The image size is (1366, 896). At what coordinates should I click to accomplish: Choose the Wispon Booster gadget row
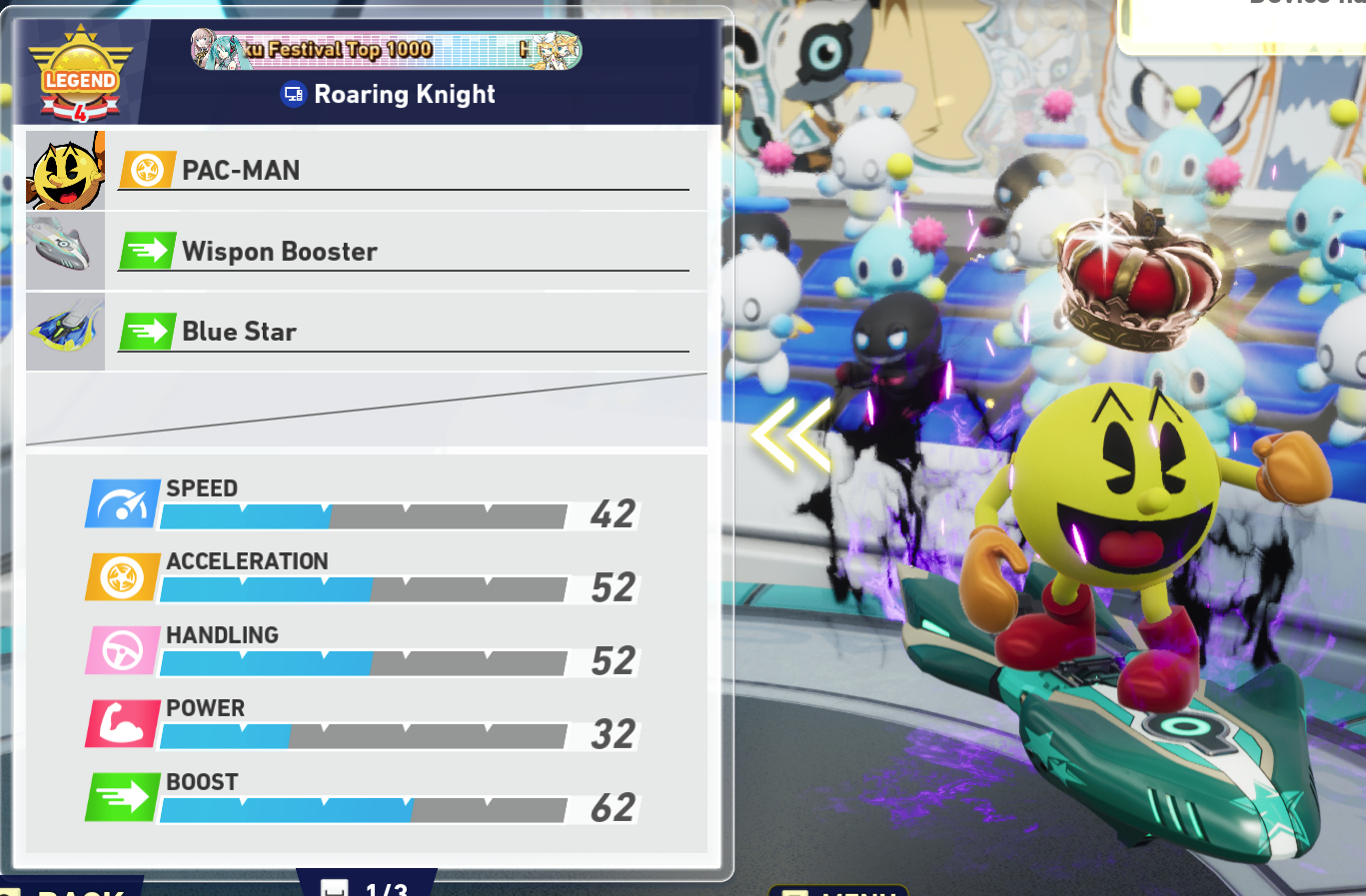pyautogui.click(x=366, y=251)
